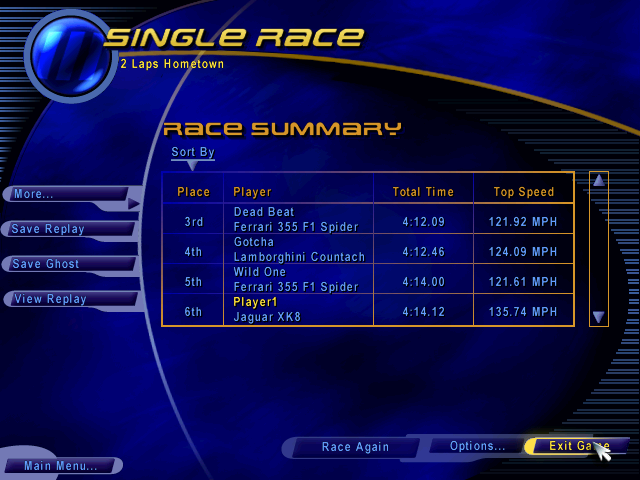Viewport: 640px width, 480px height.
Task: Open the Sort By dropdown
Action: [x=192, y=156]
